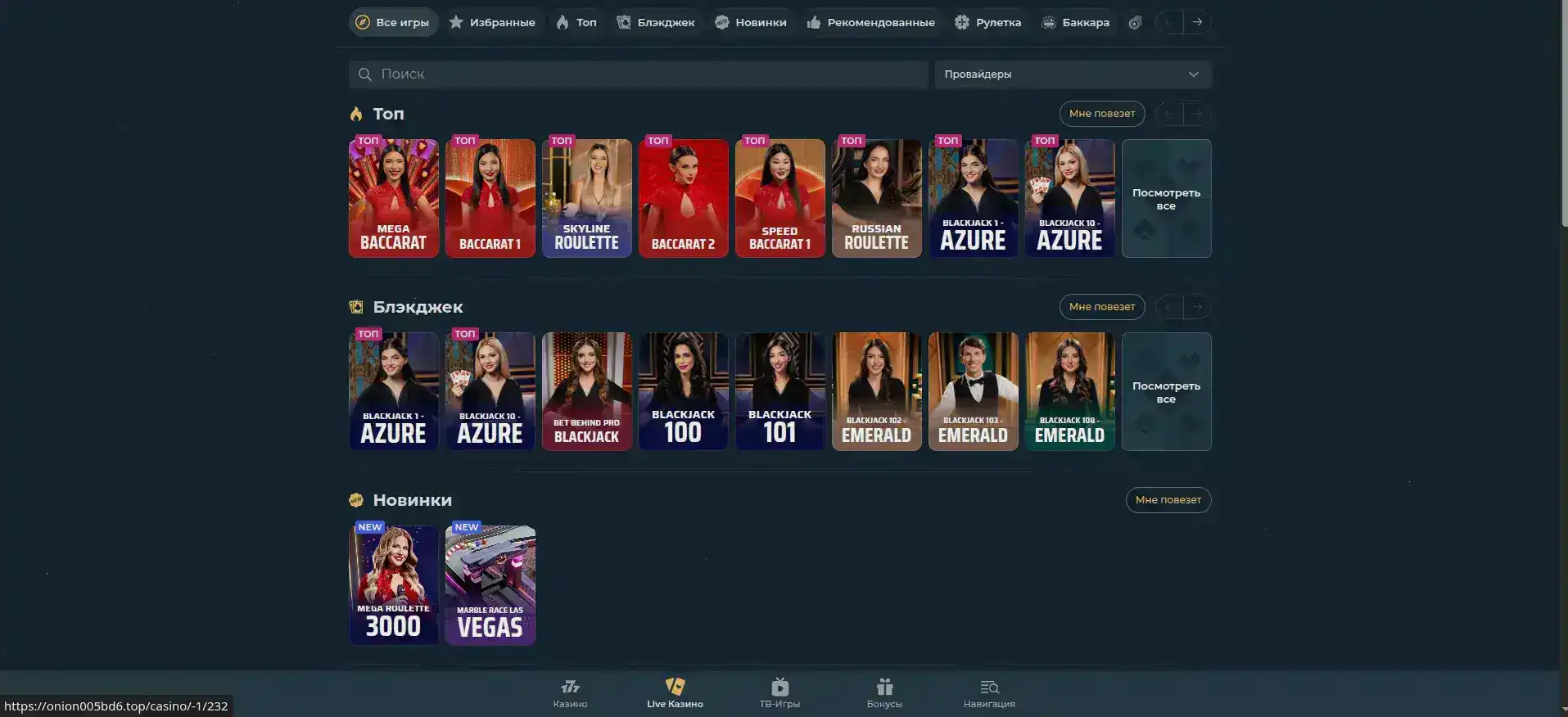Screen dimensions: 1568x717
Task: Launch the Blackjack 100 table
Action: (684, 391)
